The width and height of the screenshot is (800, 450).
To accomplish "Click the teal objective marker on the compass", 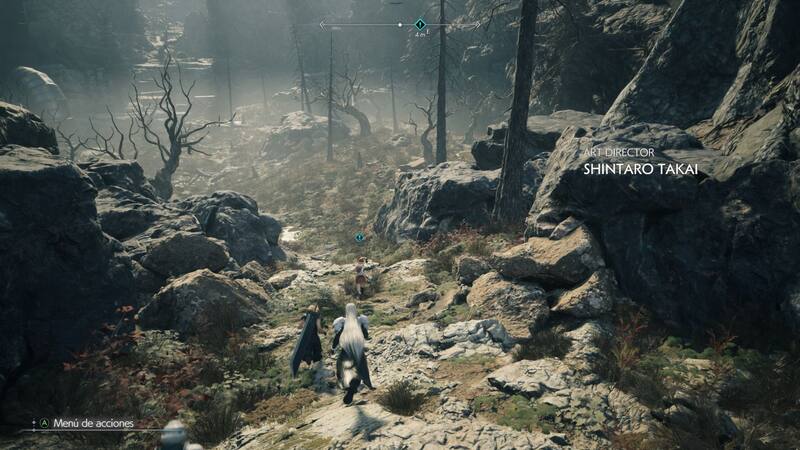I will (x=420, y=23).
